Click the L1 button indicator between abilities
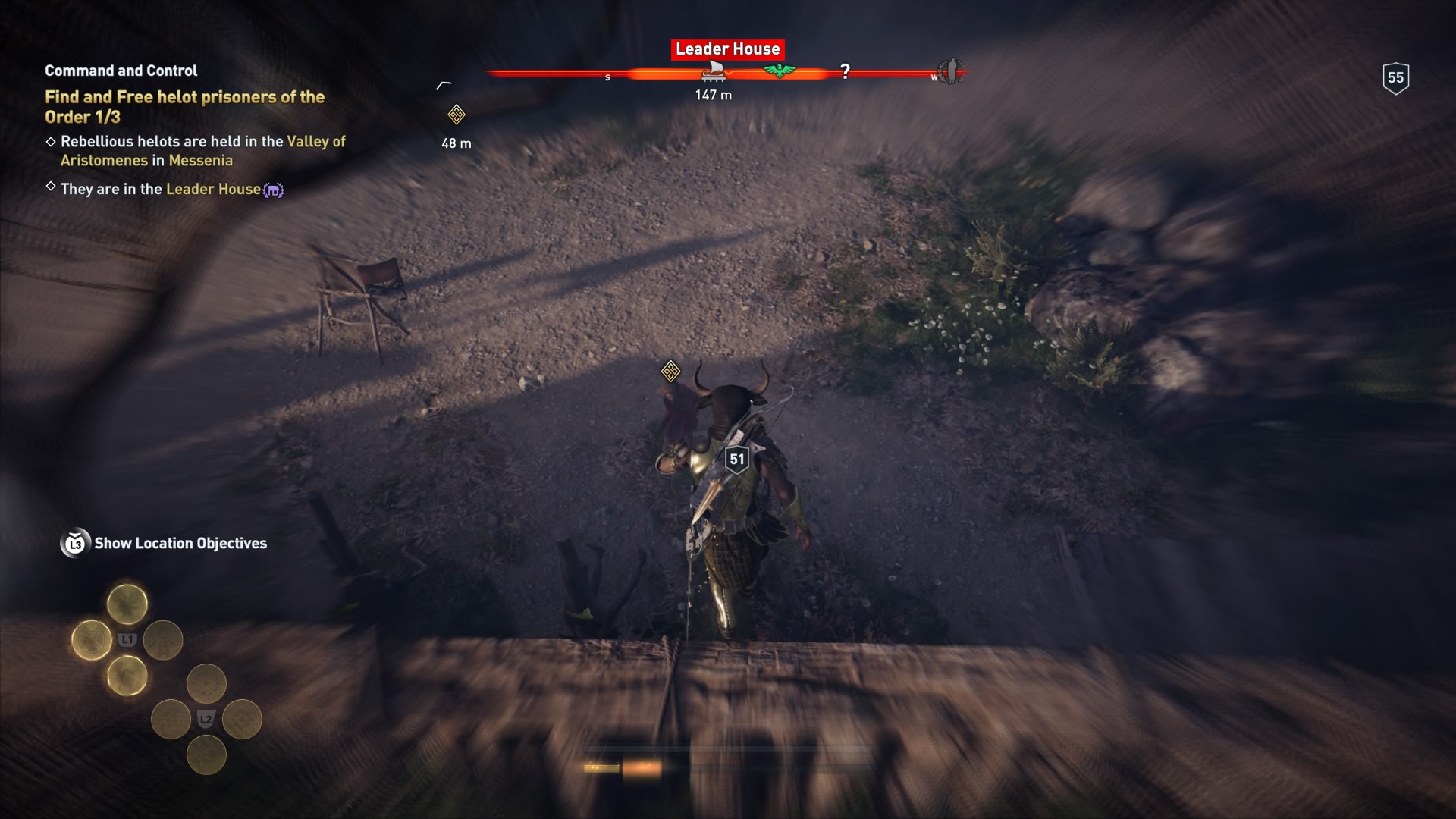 [127, 639]
